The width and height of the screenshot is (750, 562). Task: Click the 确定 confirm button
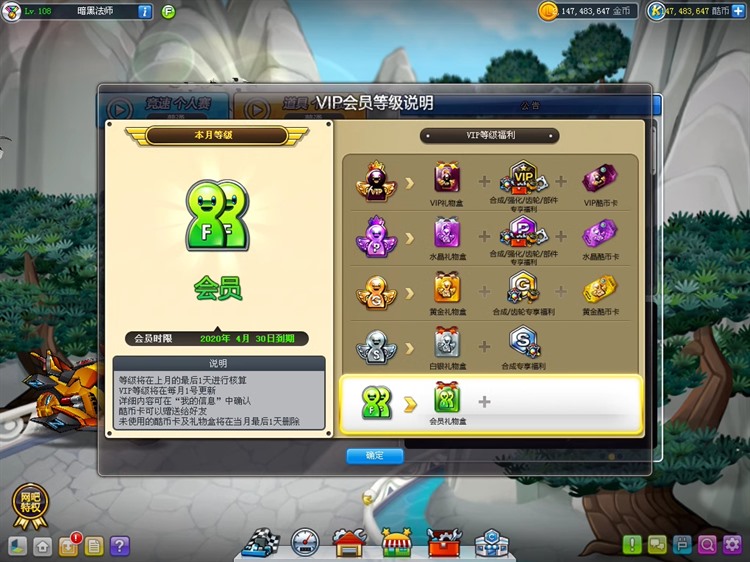(x=375, y=456)
